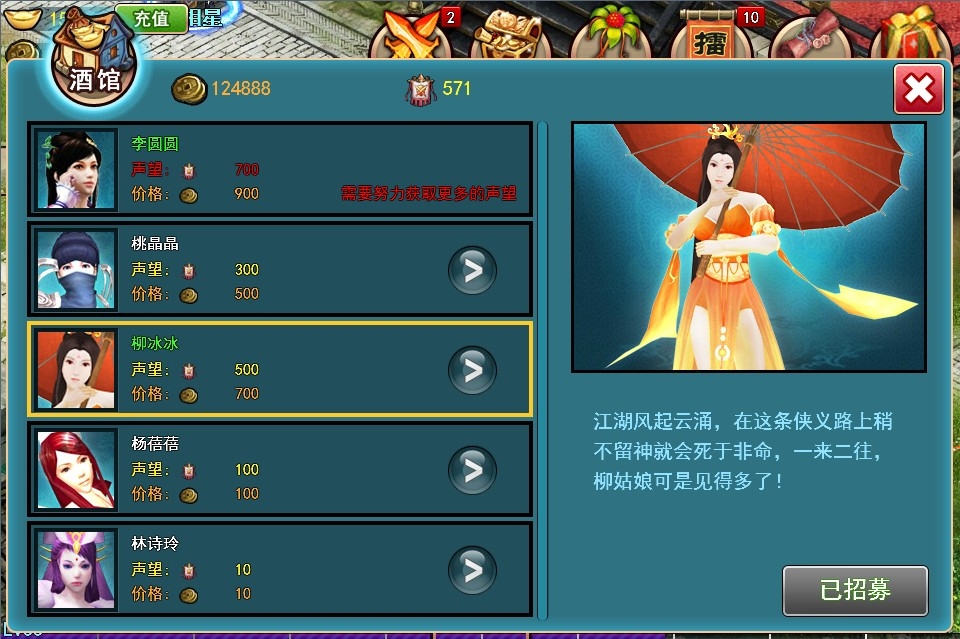This screenshot has width=960, height=639.
Task: Click the 已招募 button
Action: pyautogui.click(x=855, y=590)
